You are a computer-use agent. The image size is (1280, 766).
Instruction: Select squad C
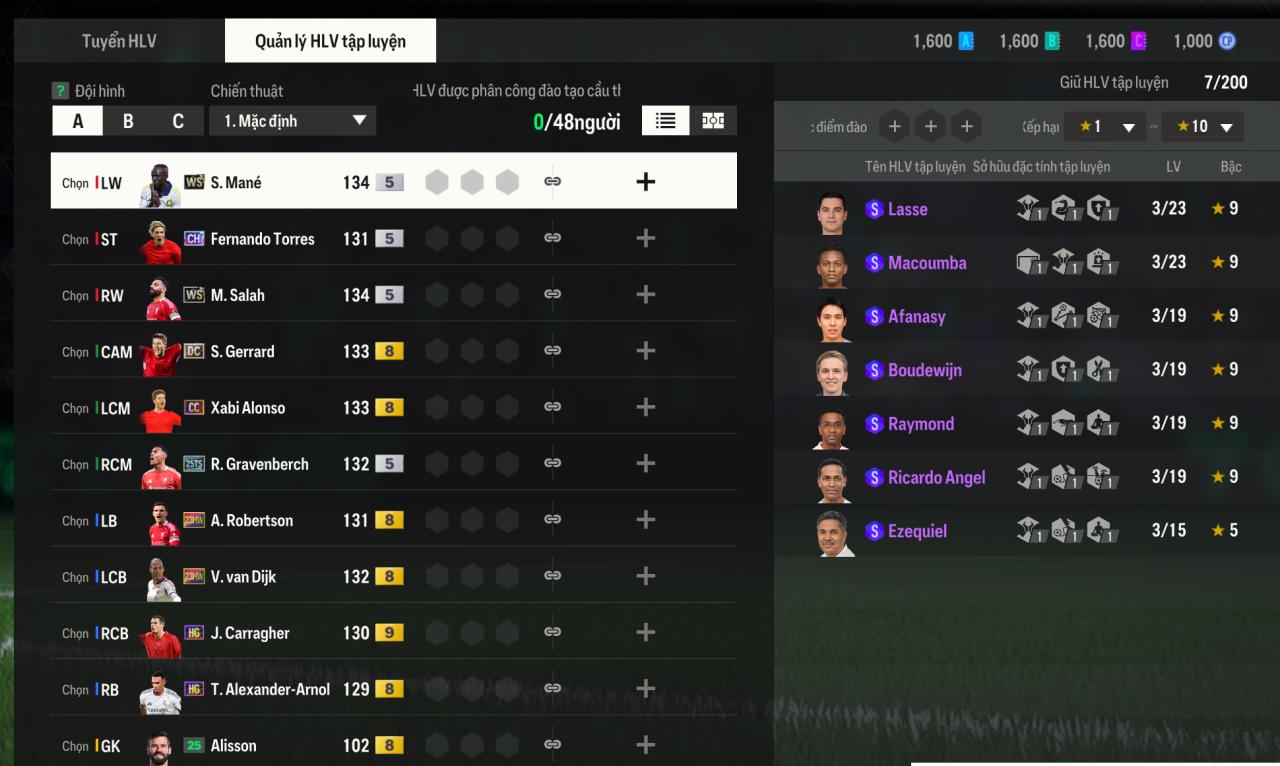coord(178,121)
